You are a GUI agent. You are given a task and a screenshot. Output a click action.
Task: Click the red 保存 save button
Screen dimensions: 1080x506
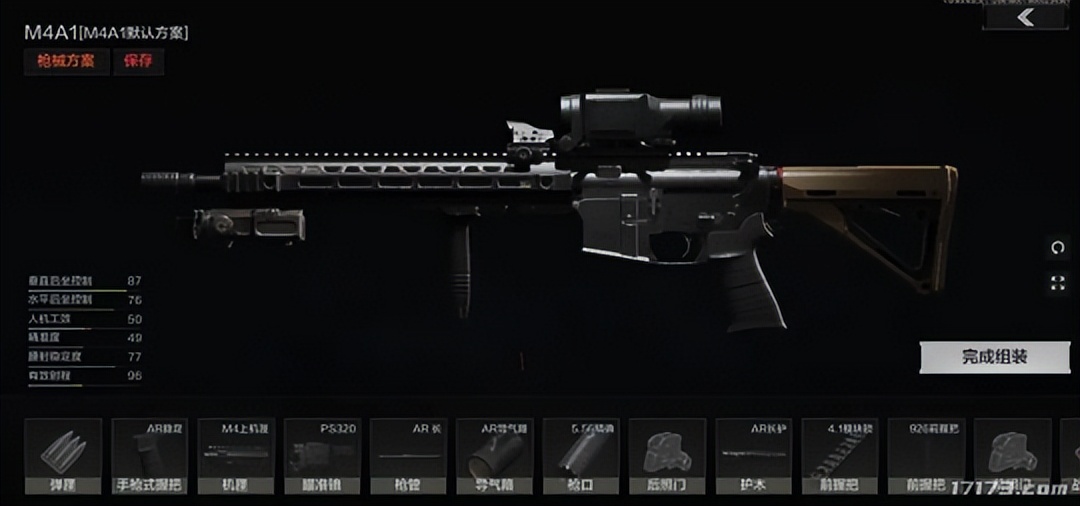pos(138,61)
